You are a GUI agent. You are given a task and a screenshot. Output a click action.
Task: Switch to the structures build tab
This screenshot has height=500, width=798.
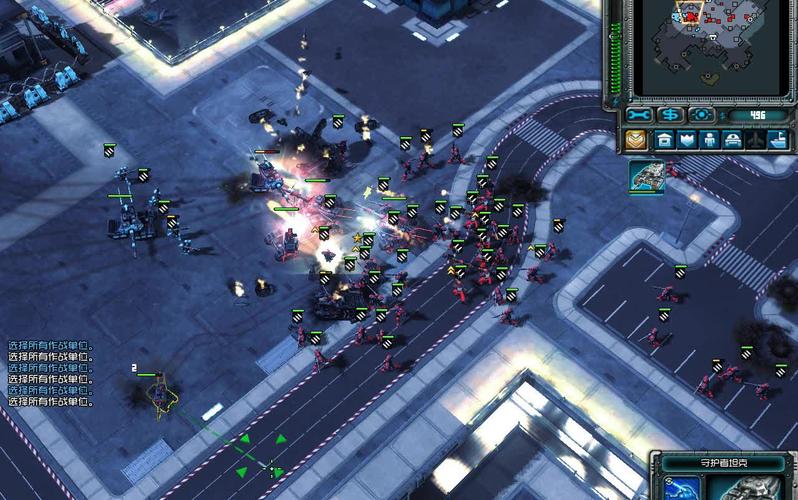click(664, 140)
